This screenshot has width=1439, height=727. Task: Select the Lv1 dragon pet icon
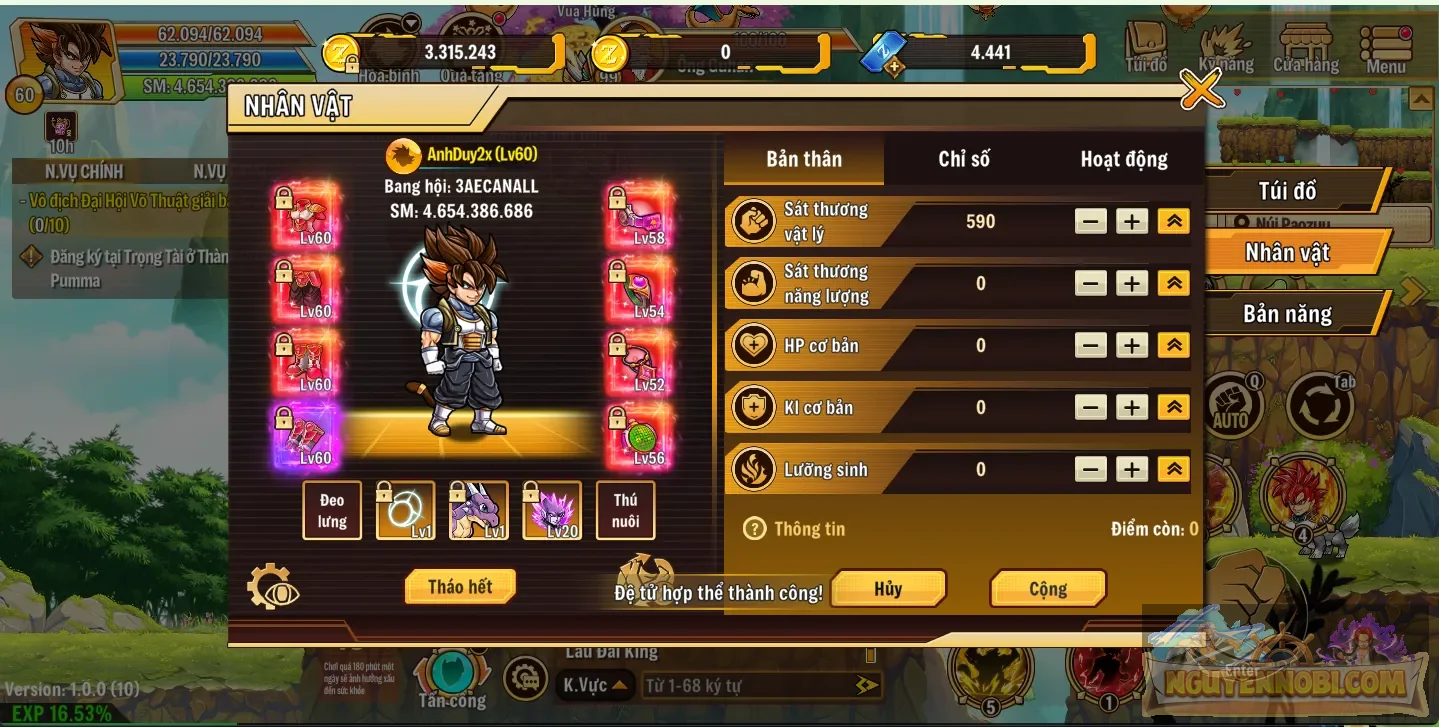(x=478, y=510)
